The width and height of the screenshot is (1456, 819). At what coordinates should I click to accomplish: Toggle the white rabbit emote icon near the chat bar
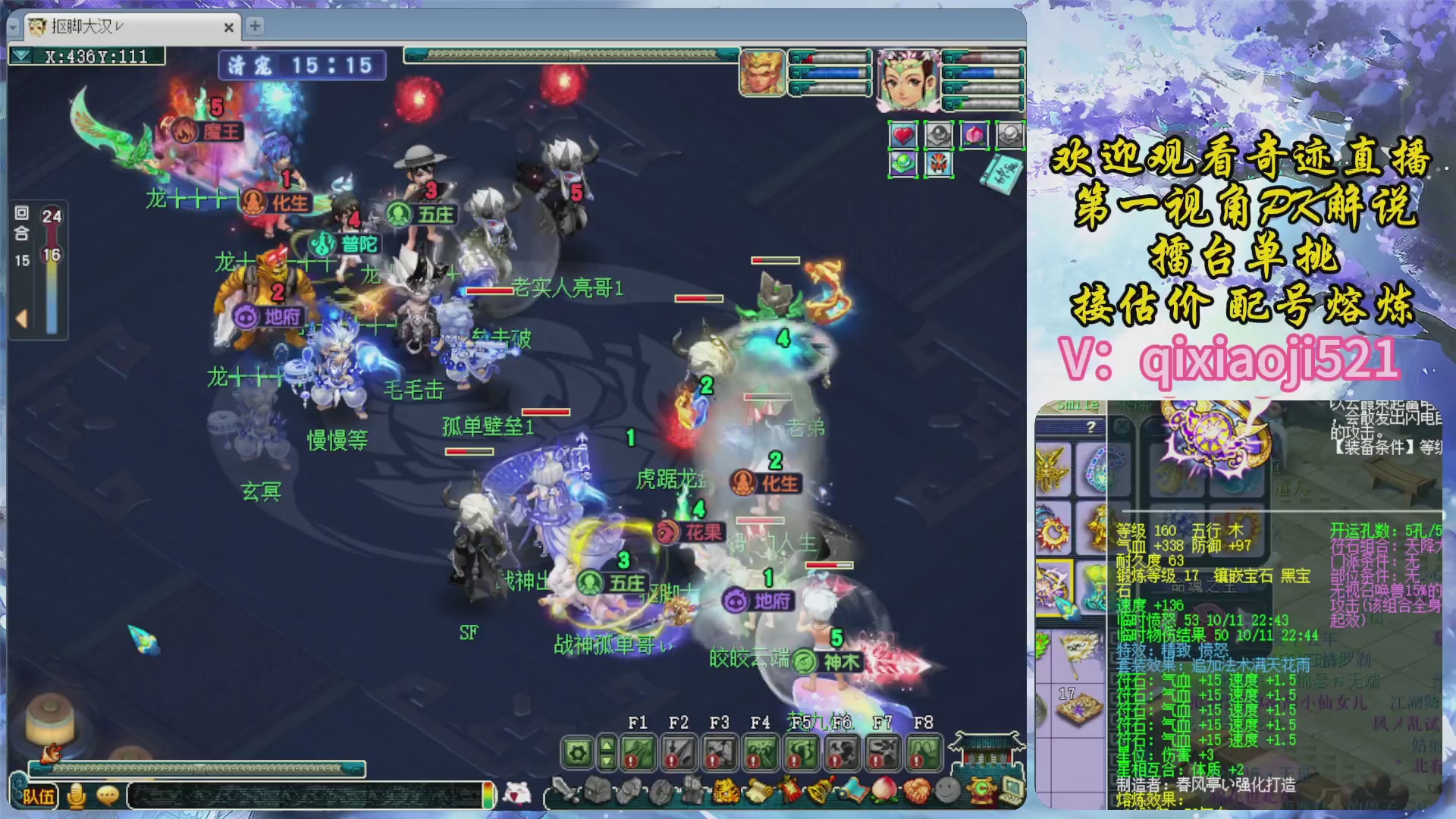click(x=517, y=793)
